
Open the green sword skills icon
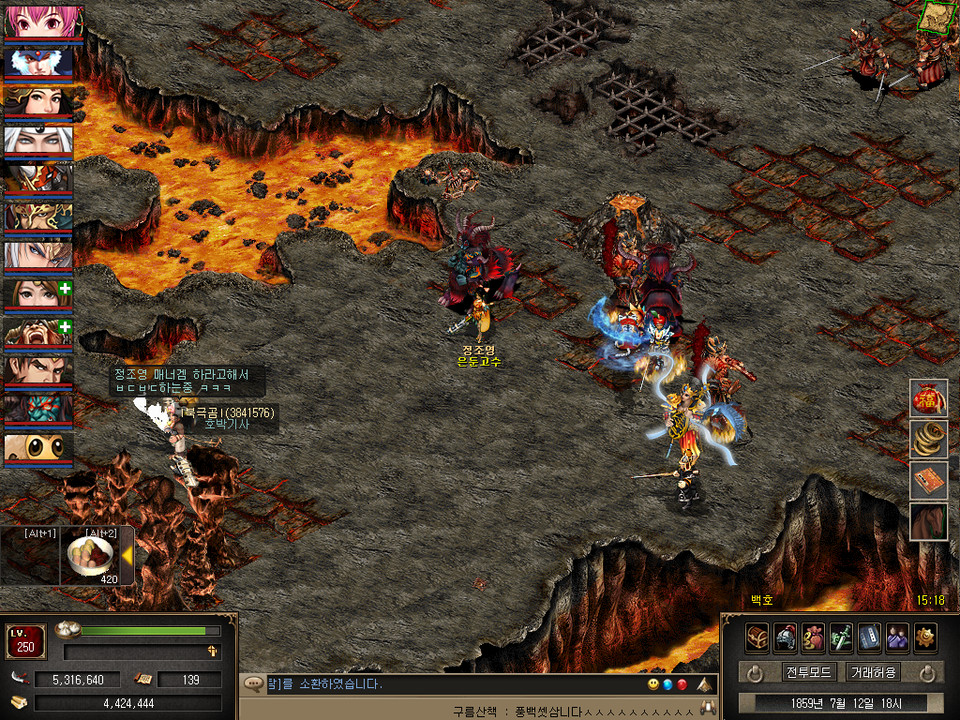(x=841, y=637)
